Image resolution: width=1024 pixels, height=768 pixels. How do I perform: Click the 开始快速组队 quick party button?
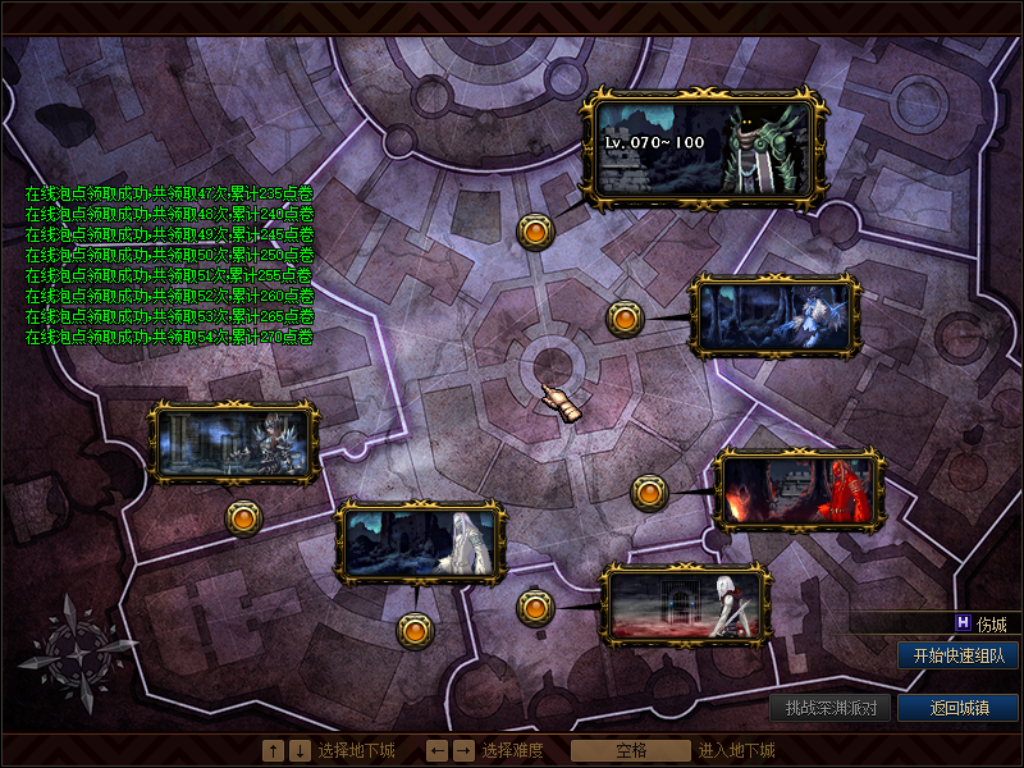click(958, 656)
